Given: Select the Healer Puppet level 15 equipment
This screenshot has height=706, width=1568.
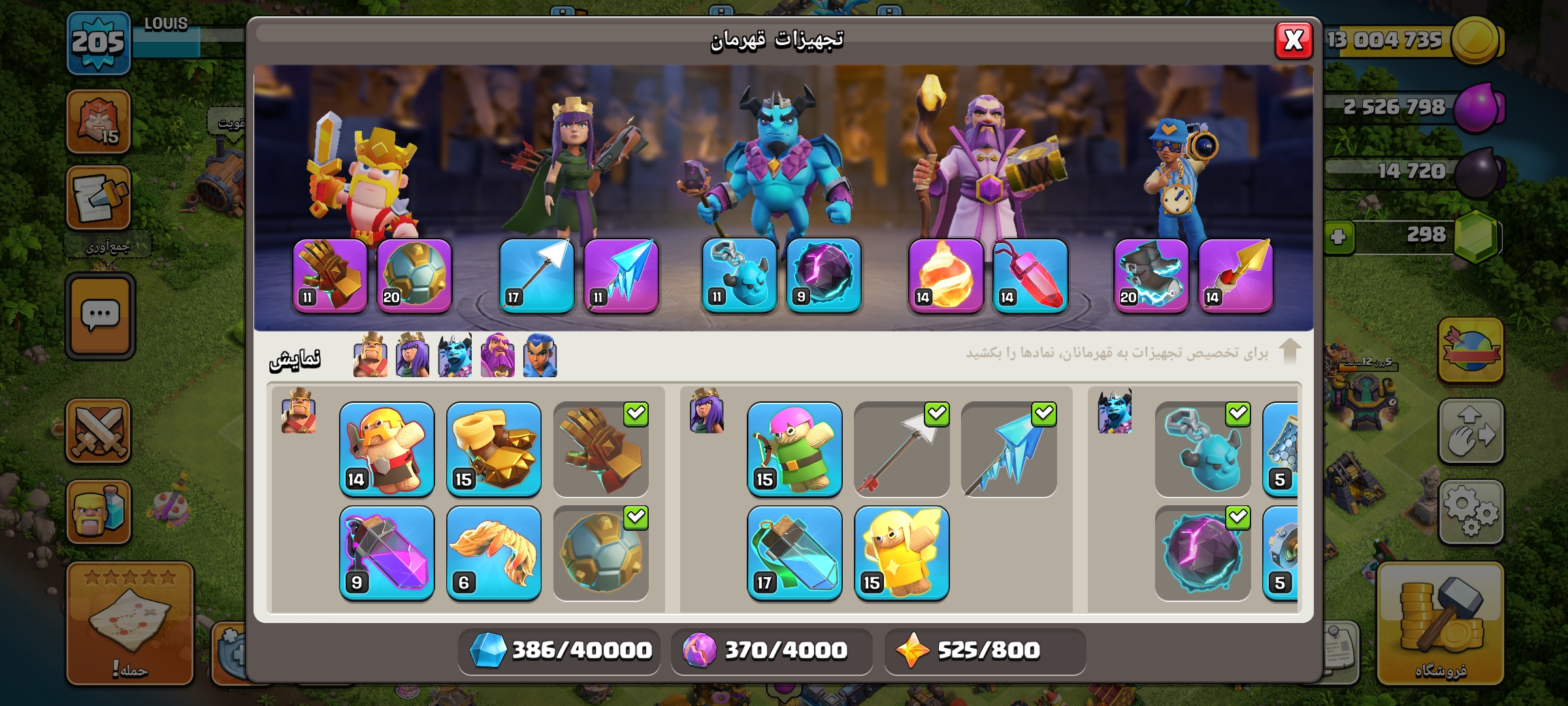Looking at the screenshot, I should pyautogui.click(x=902, y=553).
